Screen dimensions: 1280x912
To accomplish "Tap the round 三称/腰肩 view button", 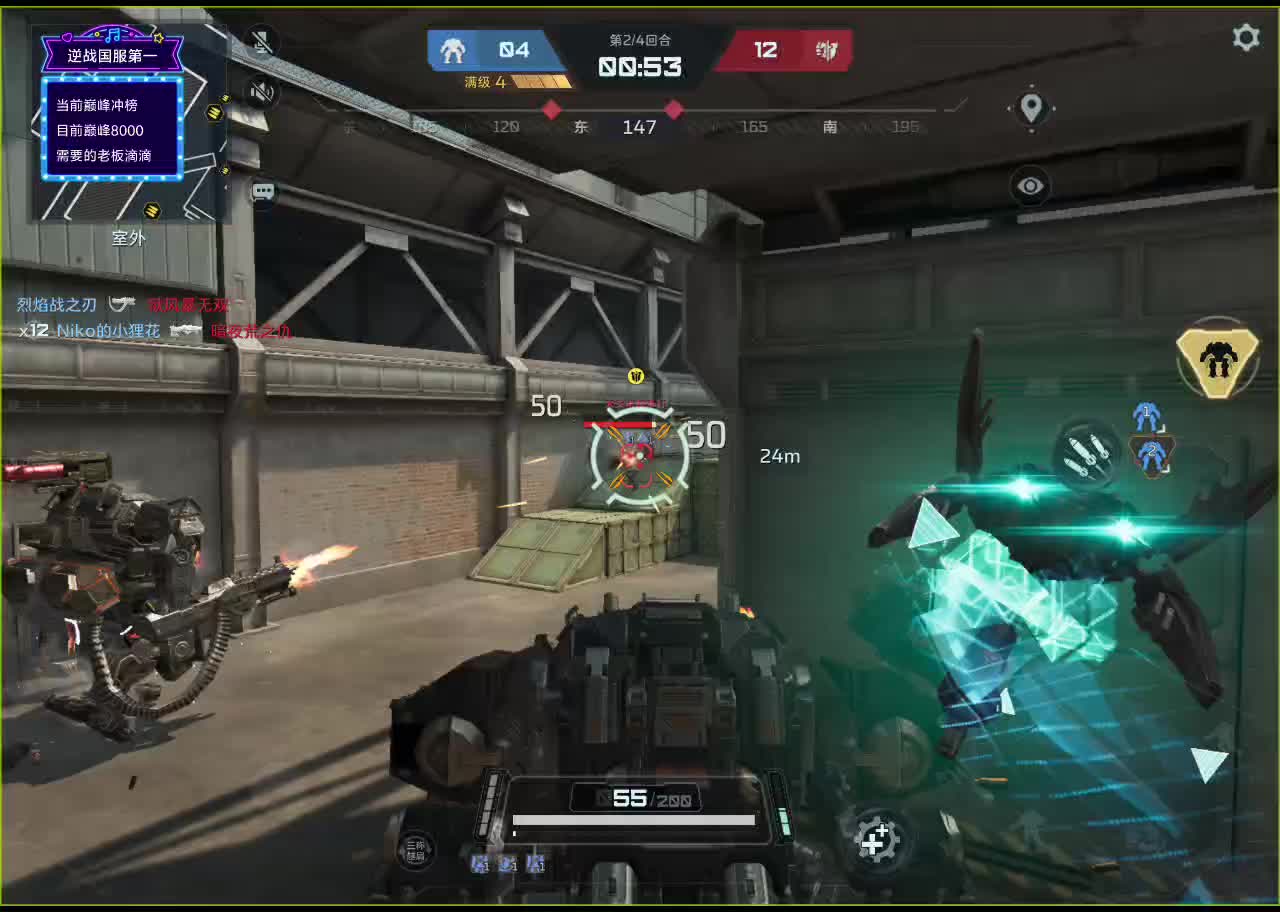I will (415, 850).
